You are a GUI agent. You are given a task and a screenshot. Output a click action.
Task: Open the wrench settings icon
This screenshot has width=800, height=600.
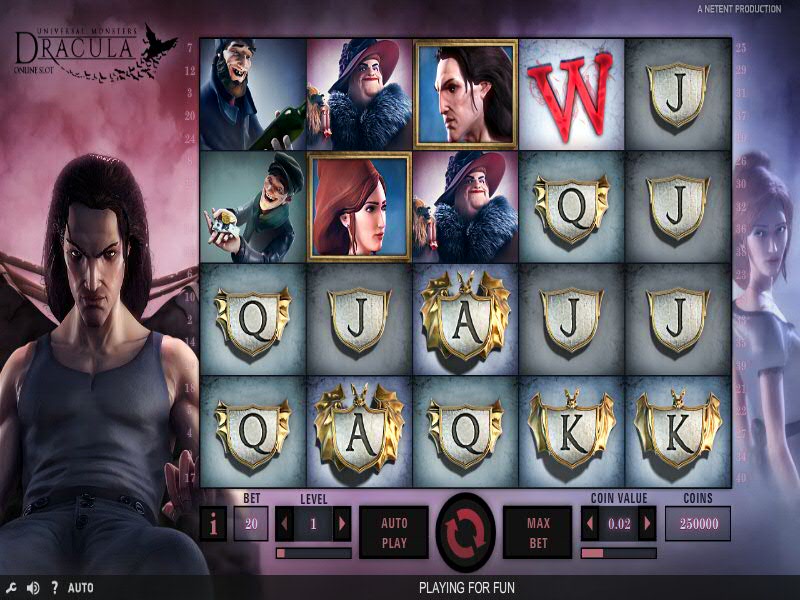click(x=11, y=588)
